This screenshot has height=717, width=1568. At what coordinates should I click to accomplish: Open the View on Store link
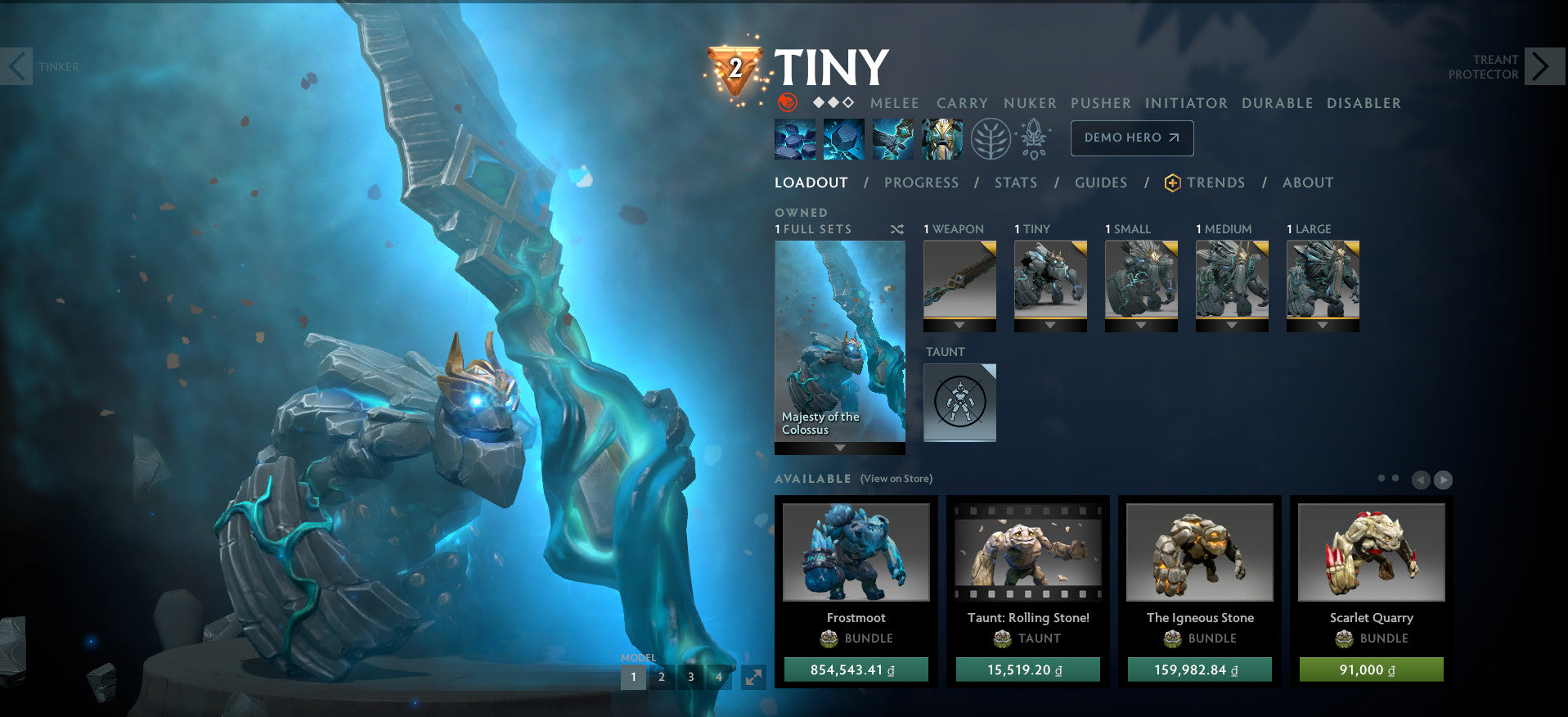pos(897,478)
